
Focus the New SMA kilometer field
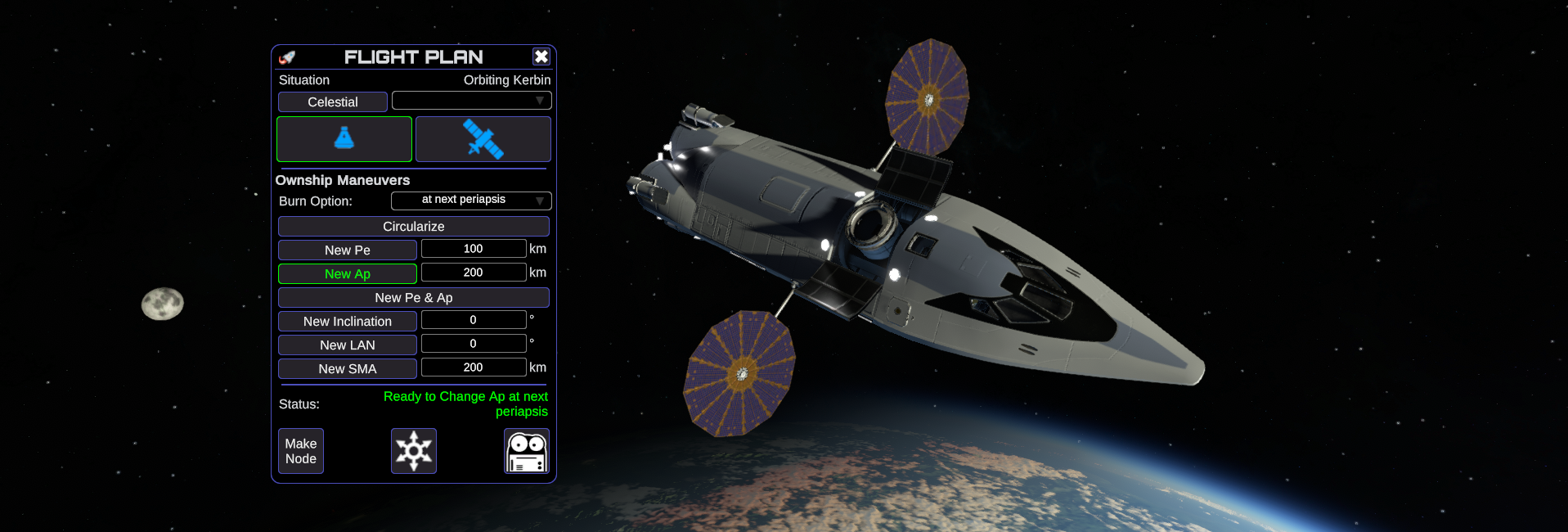point(473,367)
